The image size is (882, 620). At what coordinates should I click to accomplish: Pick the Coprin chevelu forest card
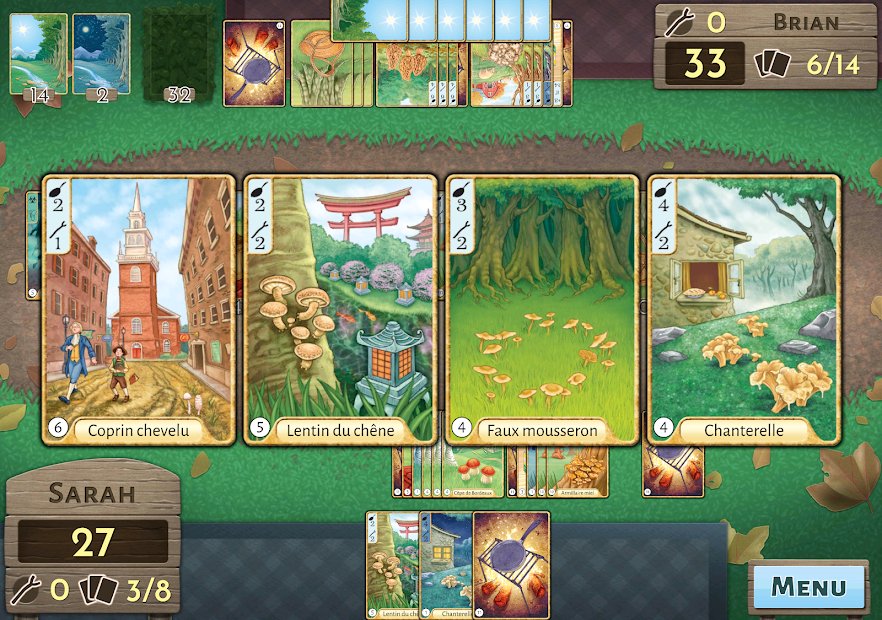point(139,310)
